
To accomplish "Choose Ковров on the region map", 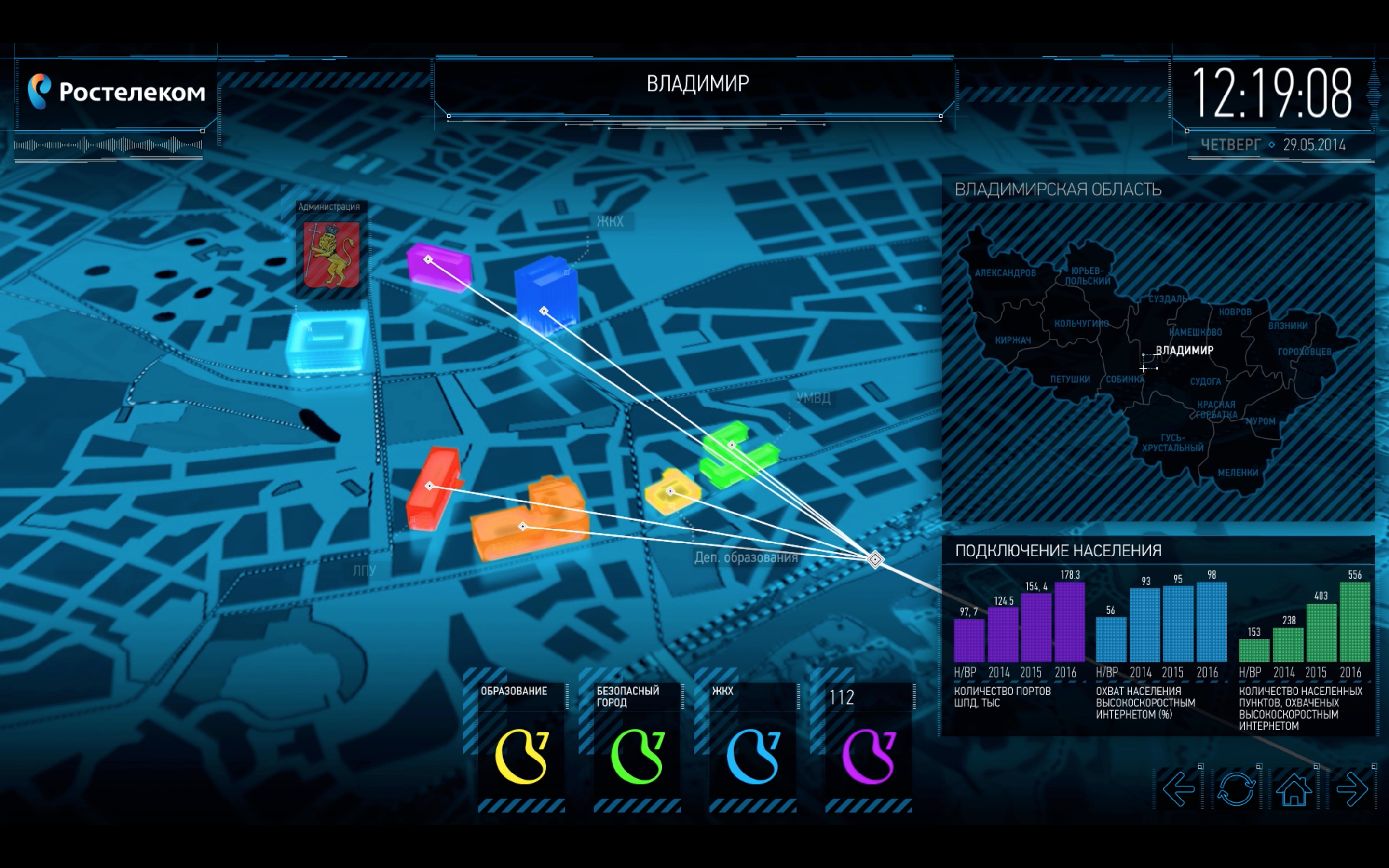I will pyautogui.click(x=1235, y=312).
